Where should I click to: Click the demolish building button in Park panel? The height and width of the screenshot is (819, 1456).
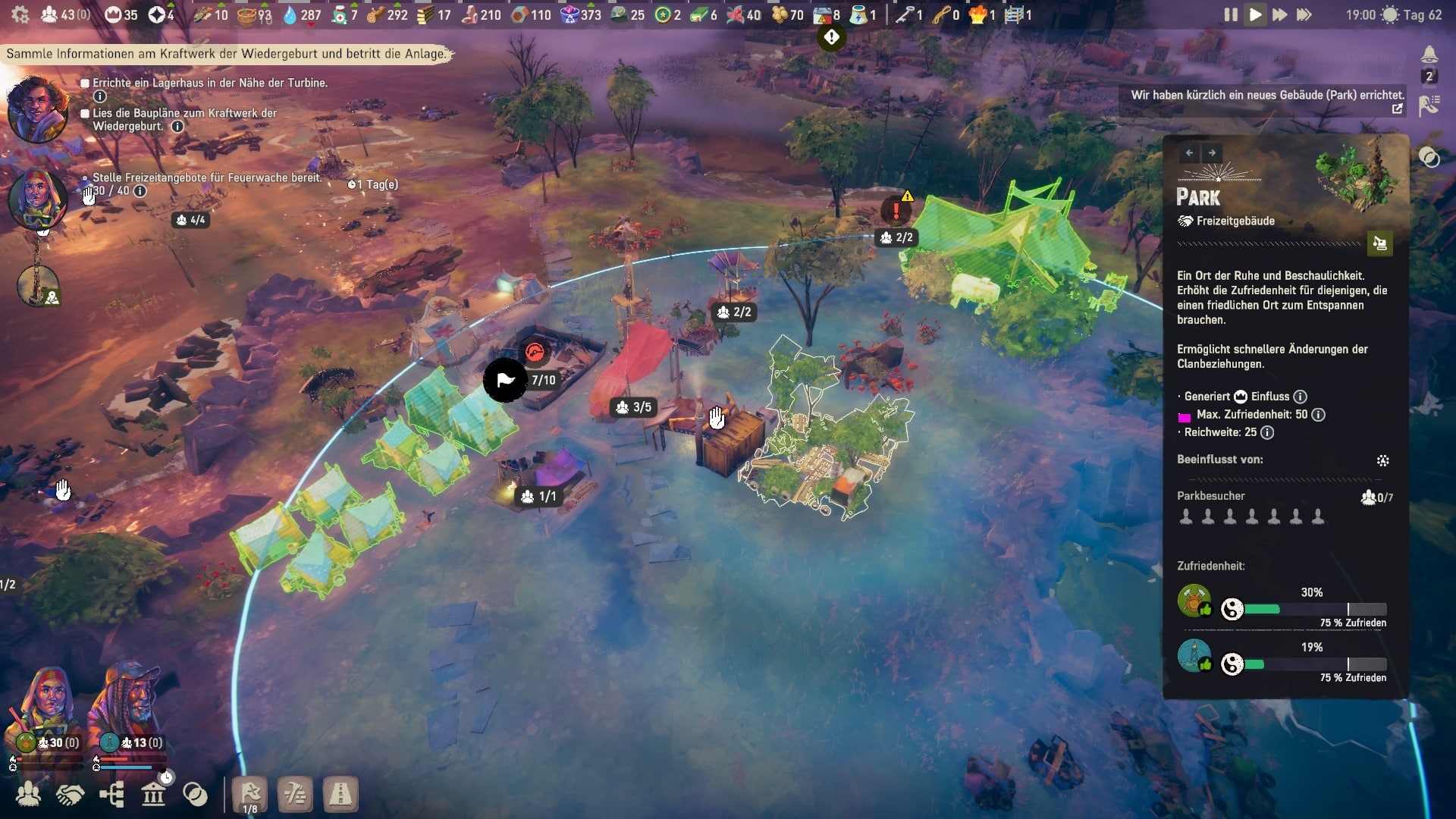tap(1379, 243)
